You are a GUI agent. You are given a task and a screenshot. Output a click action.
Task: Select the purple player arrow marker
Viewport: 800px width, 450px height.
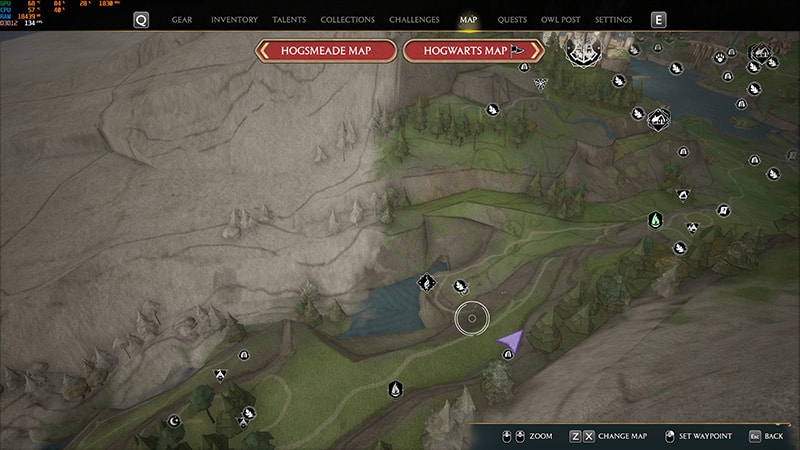coord(511,341)
